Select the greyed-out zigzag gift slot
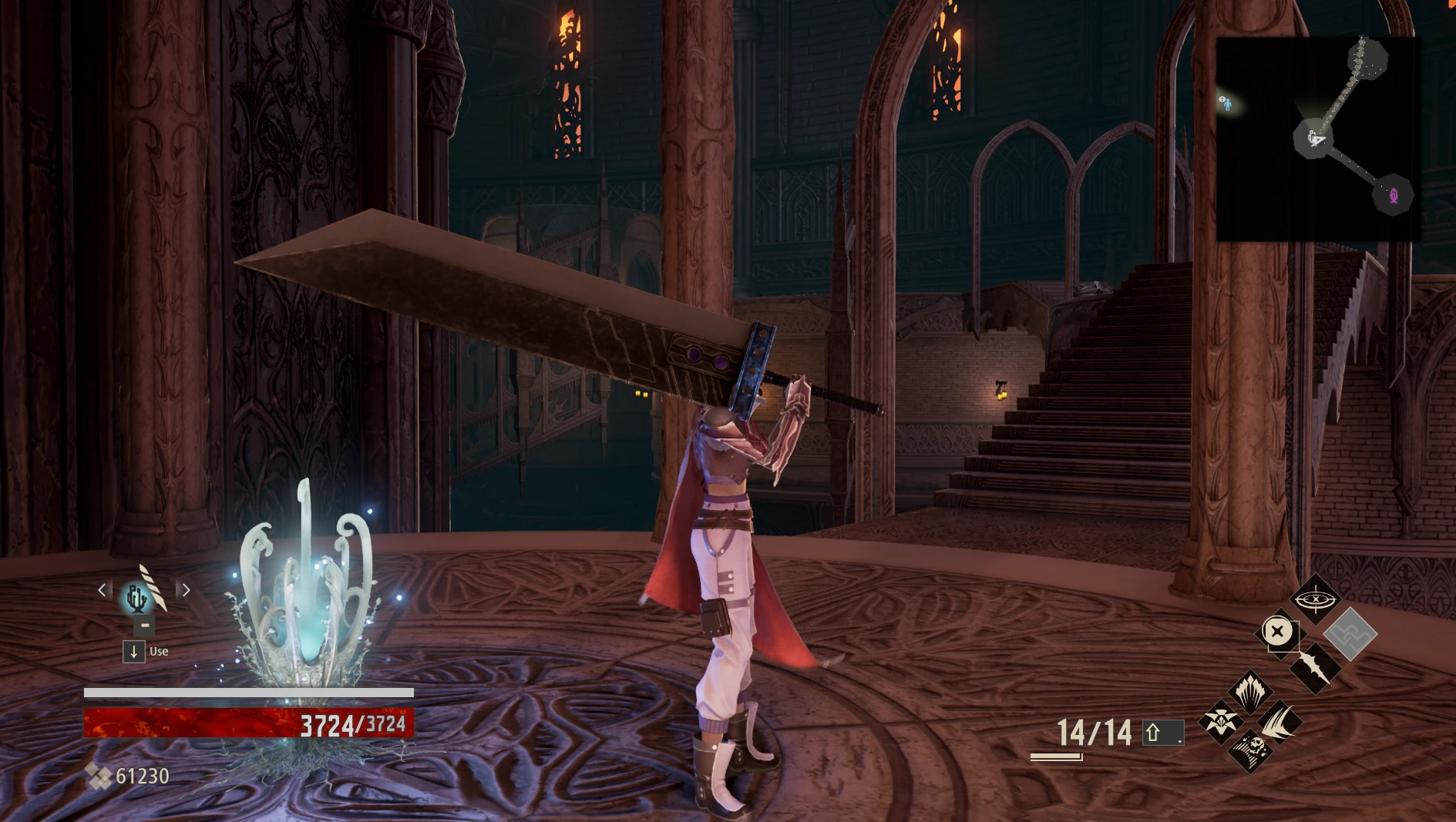This screenshot has height=822, width=1456. 1350,633
